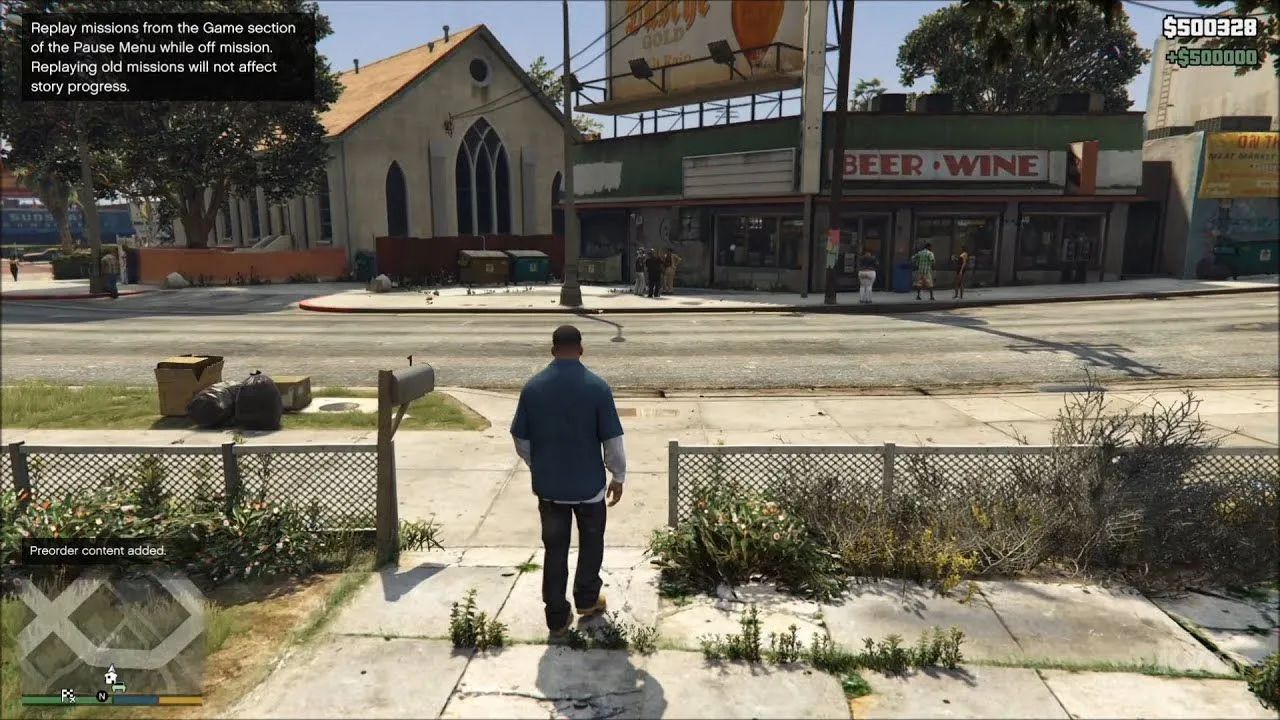Click the blue special ability bar segment
Viewport: 1280px width, 720px height.
[135, 700]
